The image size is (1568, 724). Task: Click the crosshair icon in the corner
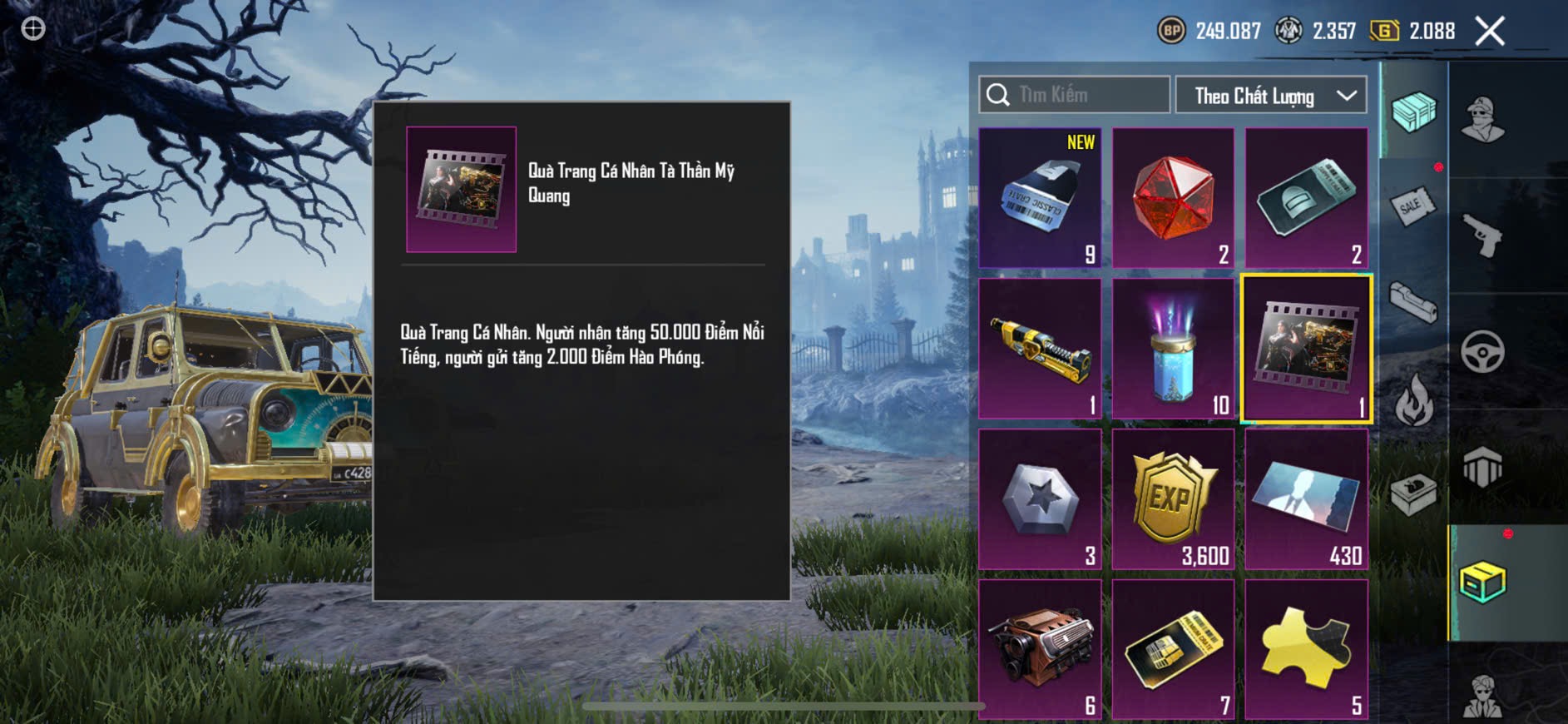(33, 29)
